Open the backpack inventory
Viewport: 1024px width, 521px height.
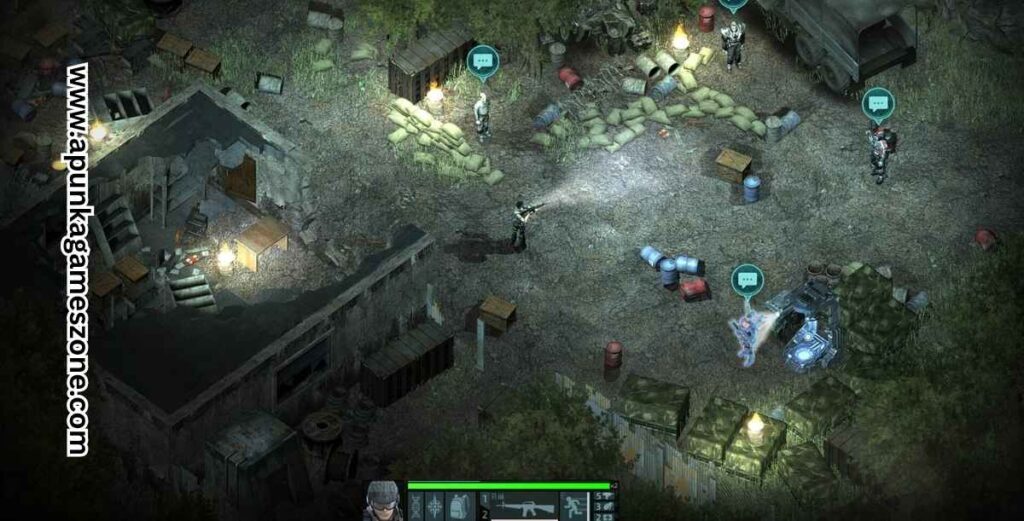459,506
